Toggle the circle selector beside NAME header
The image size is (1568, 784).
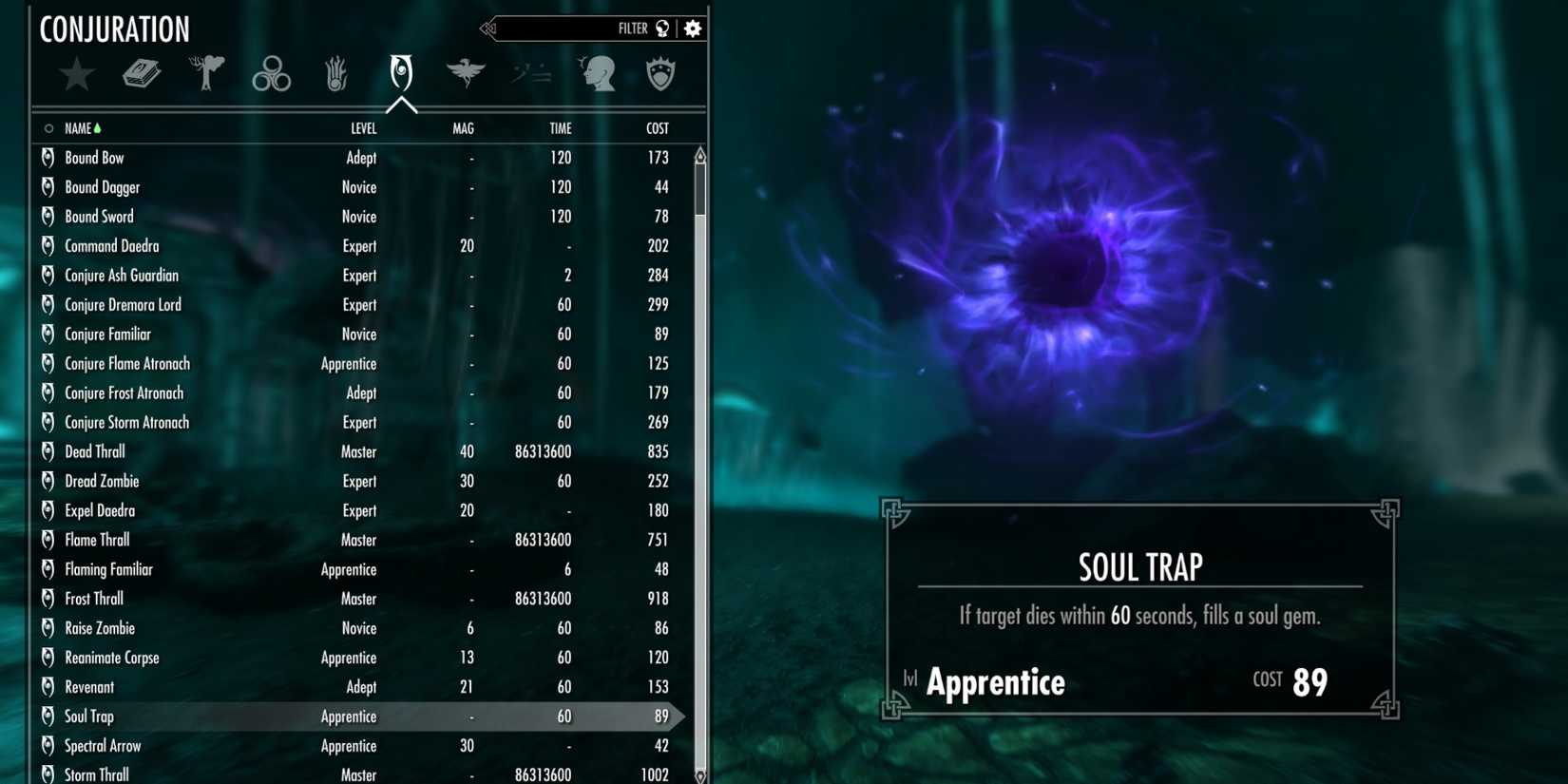tap(48, 127)
